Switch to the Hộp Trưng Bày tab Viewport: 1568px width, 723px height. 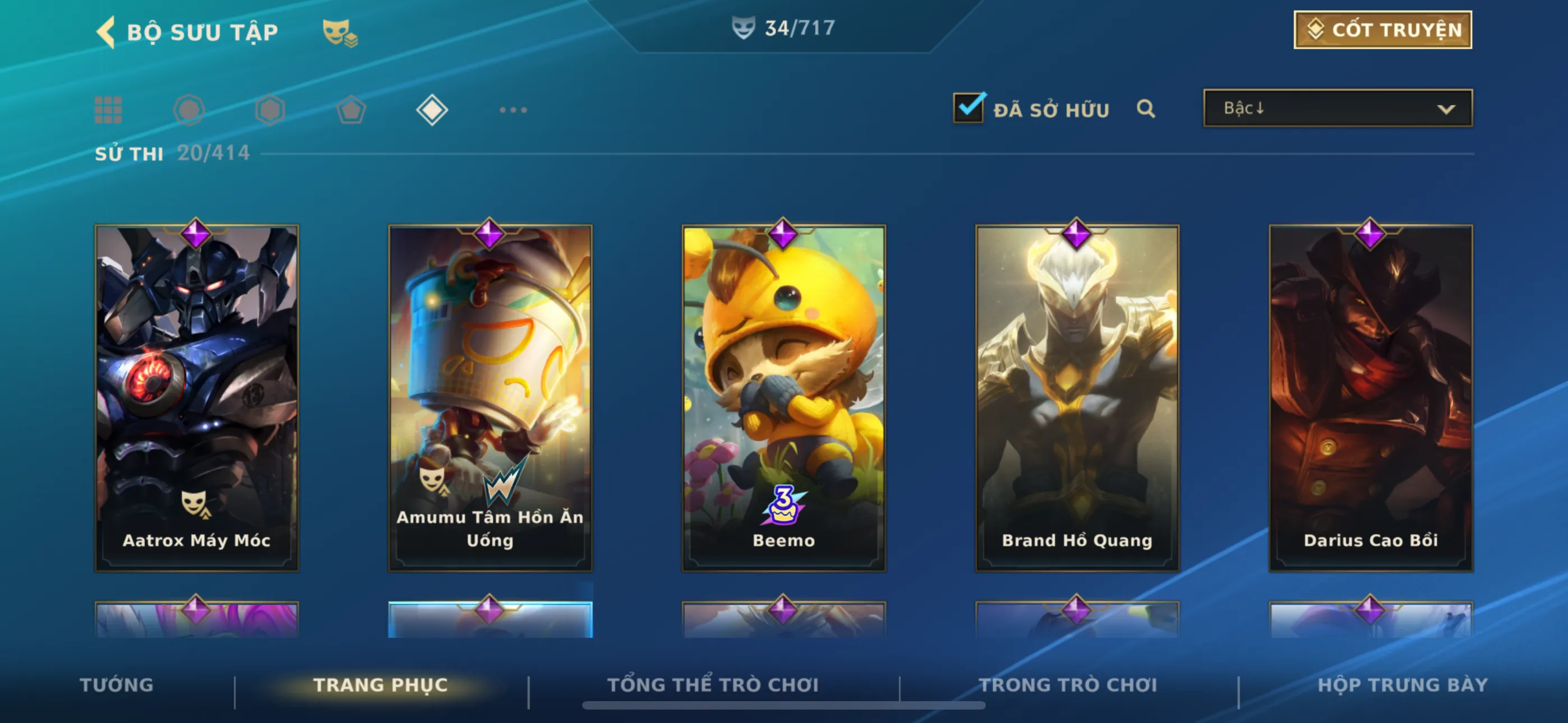(x=1403, y=685)
